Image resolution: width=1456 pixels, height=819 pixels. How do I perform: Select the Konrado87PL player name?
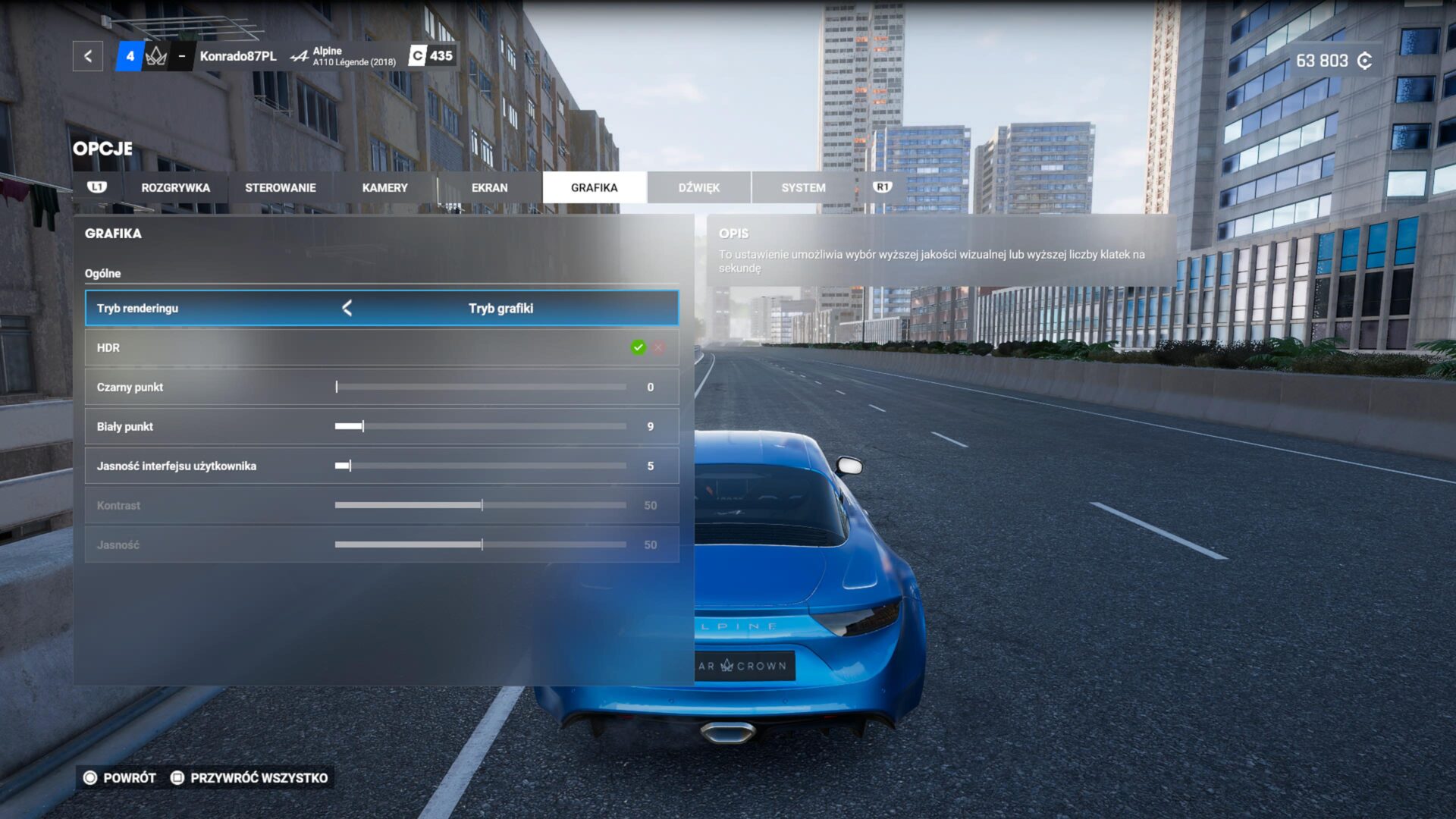[x=239, y=55]
